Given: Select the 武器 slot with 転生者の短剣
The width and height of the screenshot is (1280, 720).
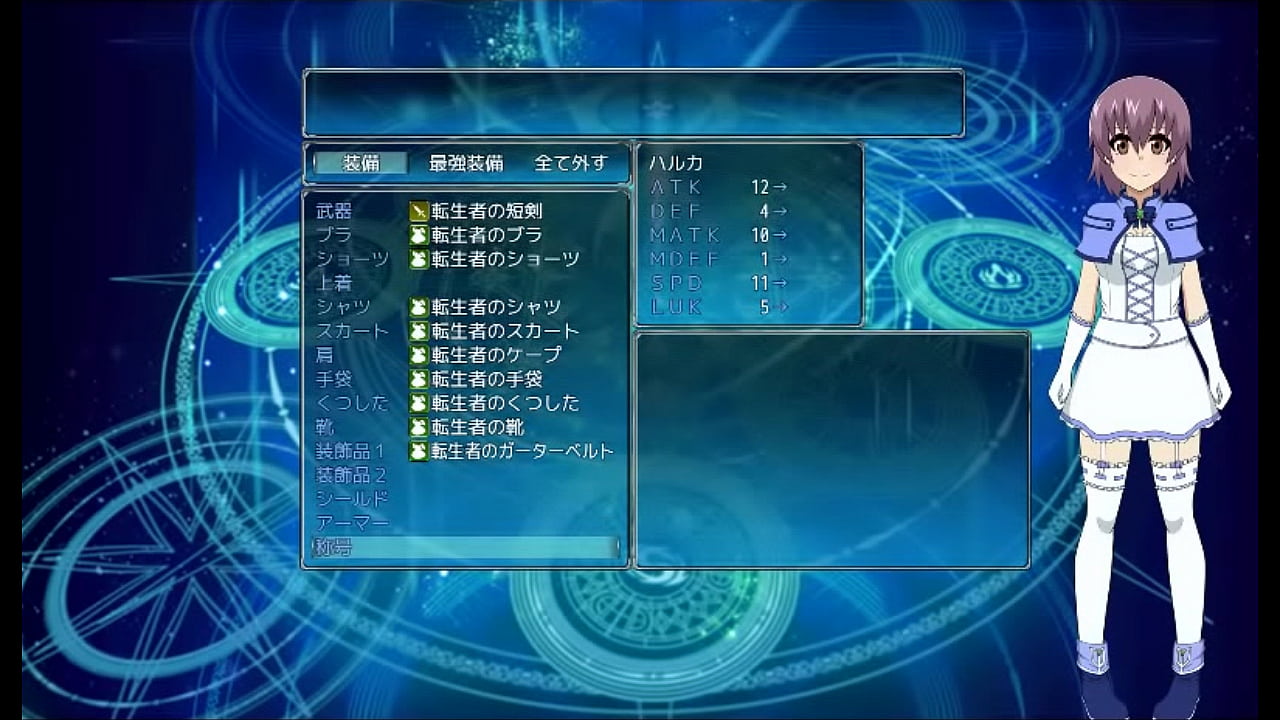Looking at the screenshot, I should (465, 211).
